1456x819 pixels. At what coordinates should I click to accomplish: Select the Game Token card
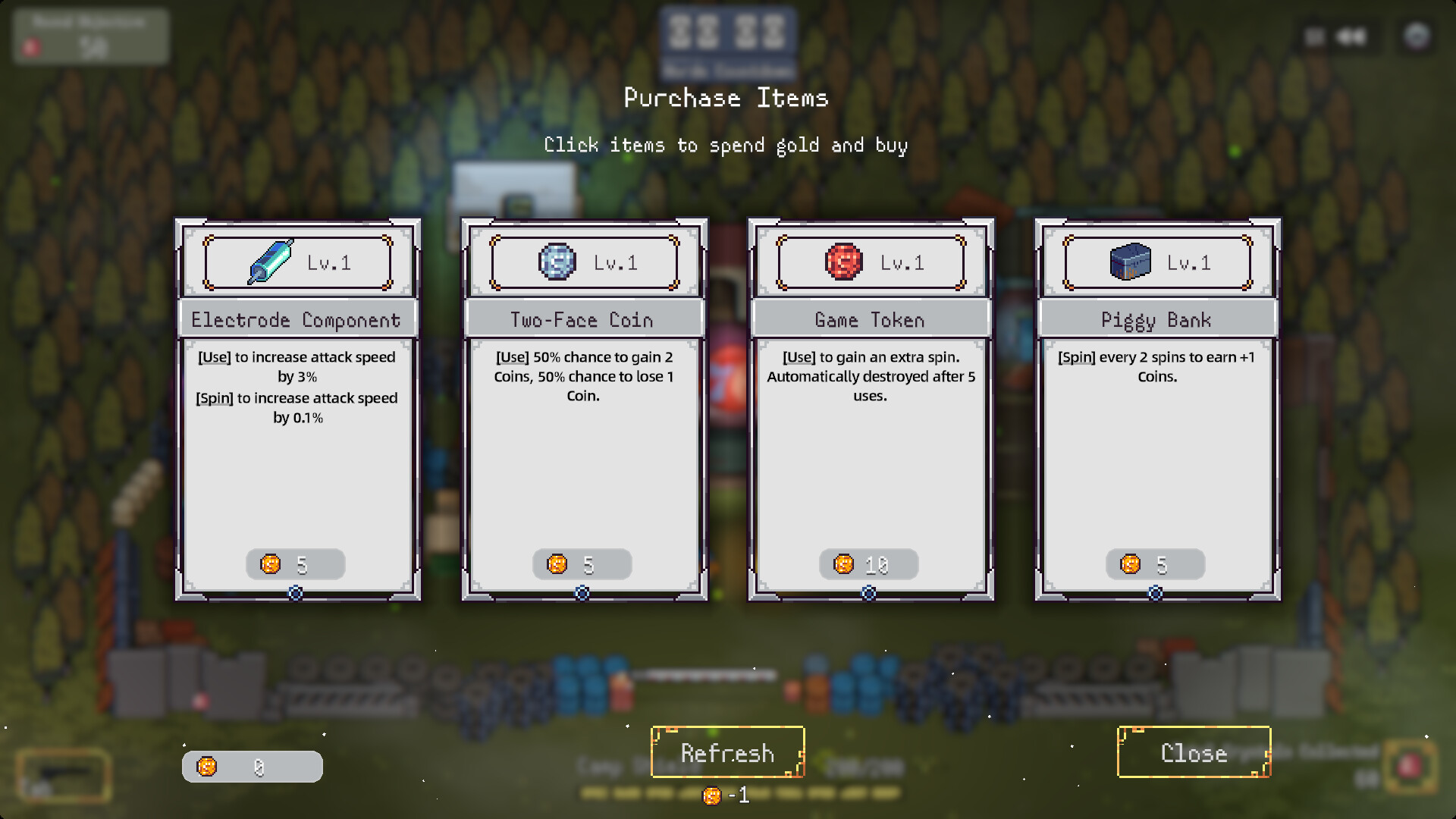(x=871, y=409)
